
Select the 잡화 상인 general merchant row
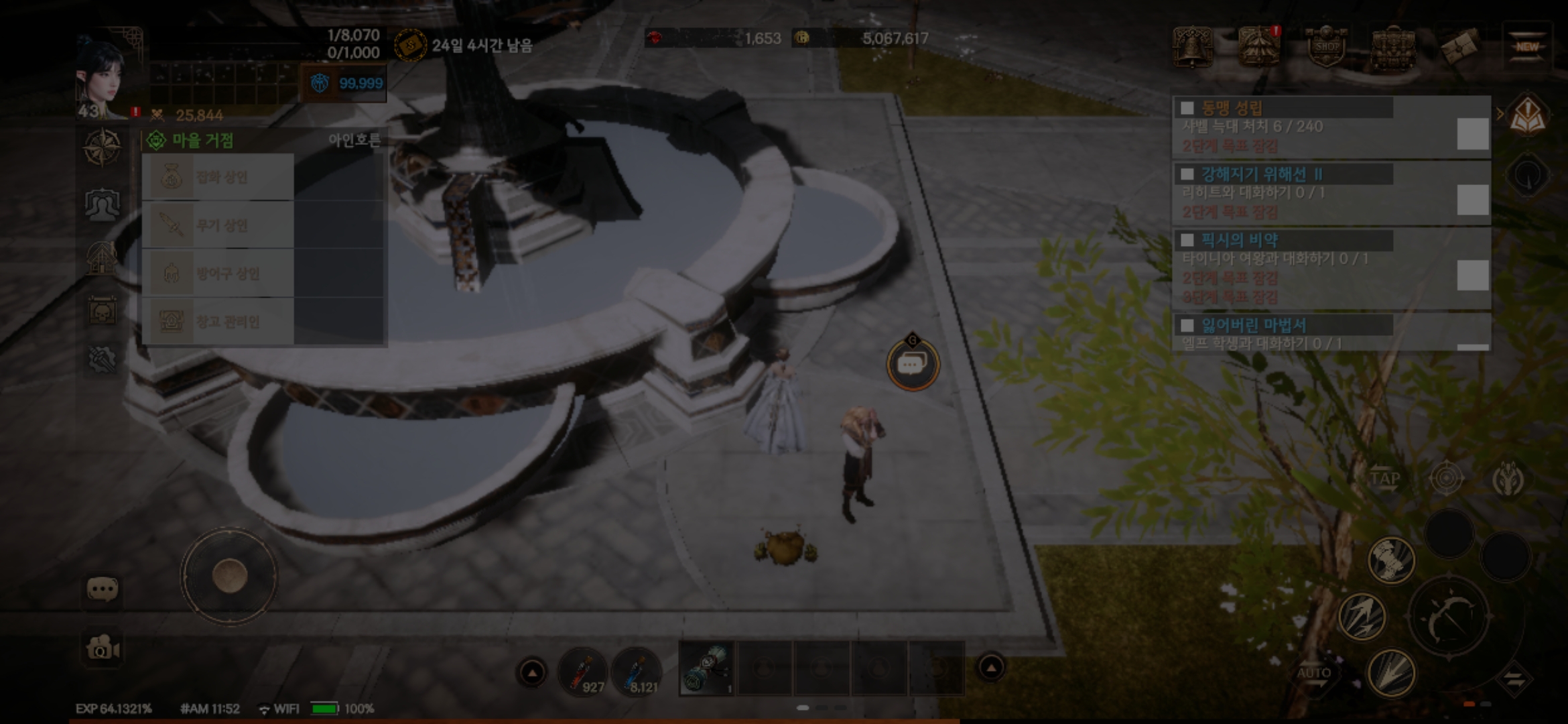[x=218, y=178]
